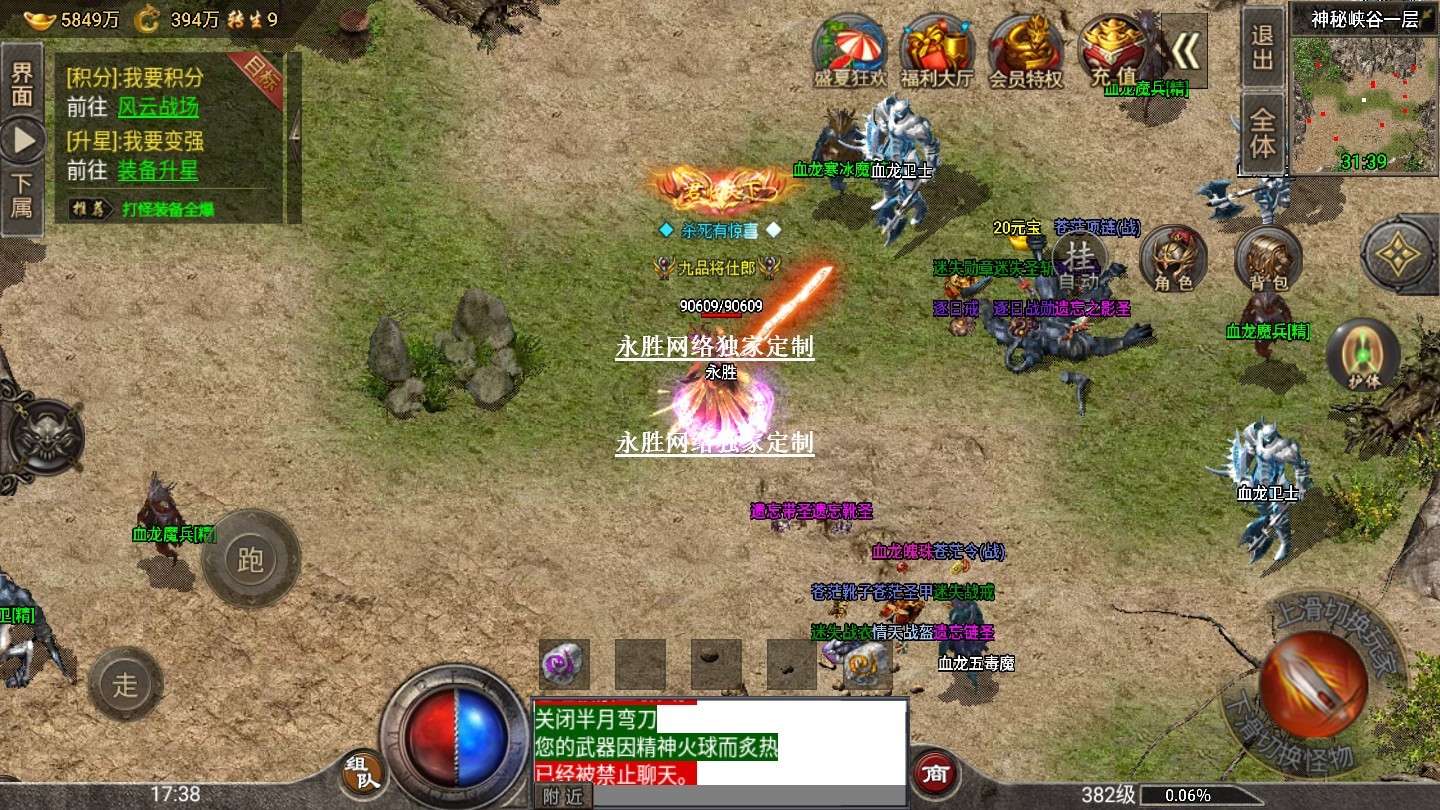
Task: Go to 风云战场 quest link
Action: pyautogui.click(x=158, y=108)
